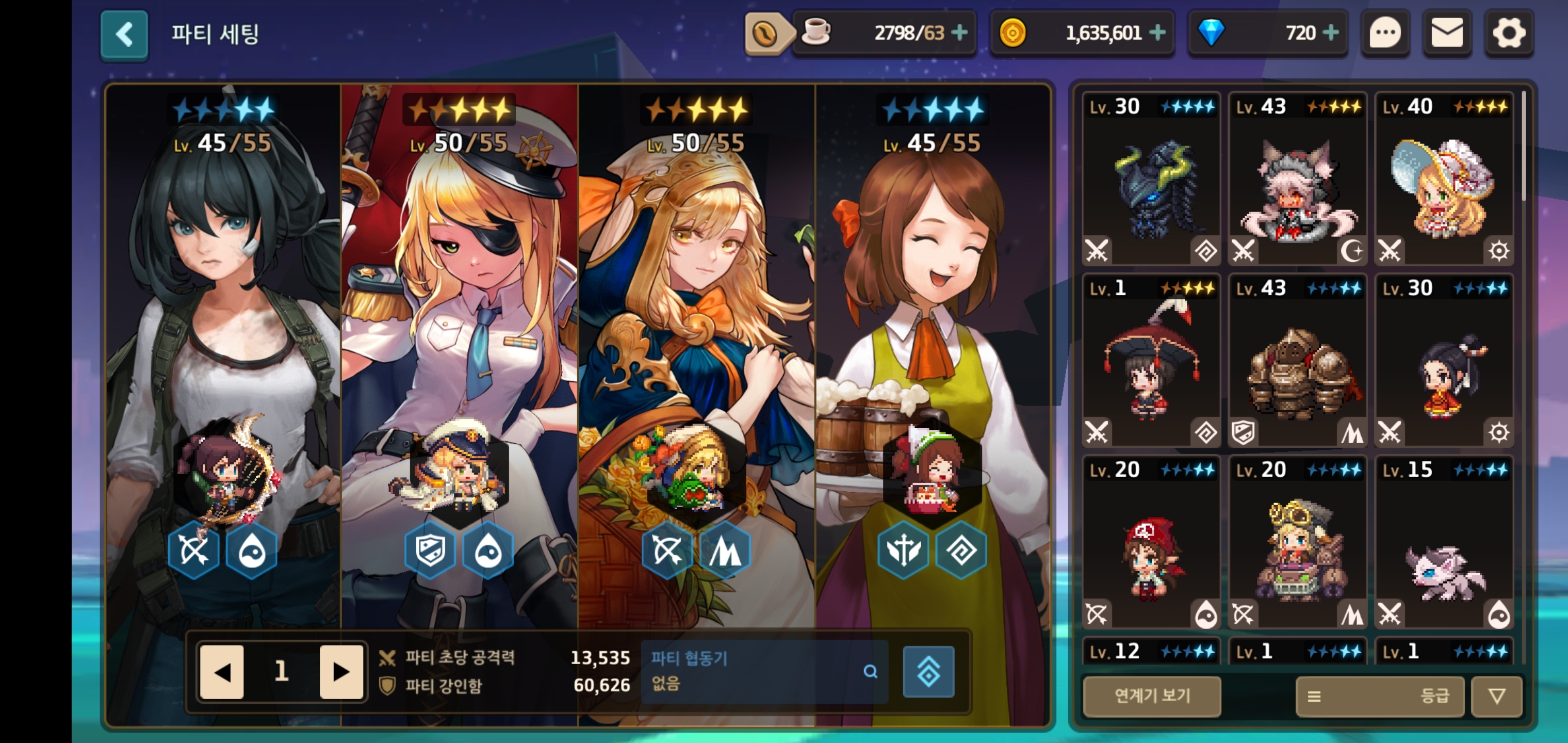Open the gear settings menu
The height and width of the screenshot is (743, 1568).
pos(1509,34)
